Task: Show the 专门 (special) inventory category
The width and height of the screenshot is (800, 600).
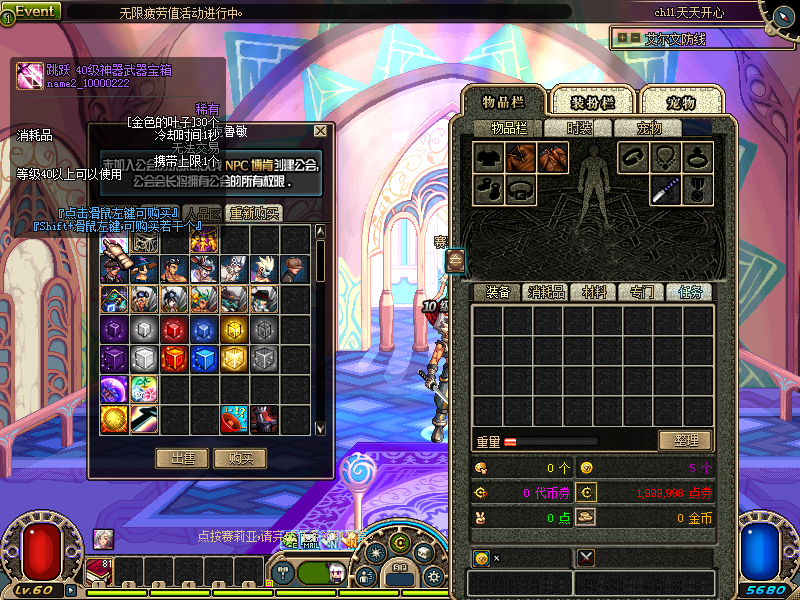Action: (x=642, y=292)
